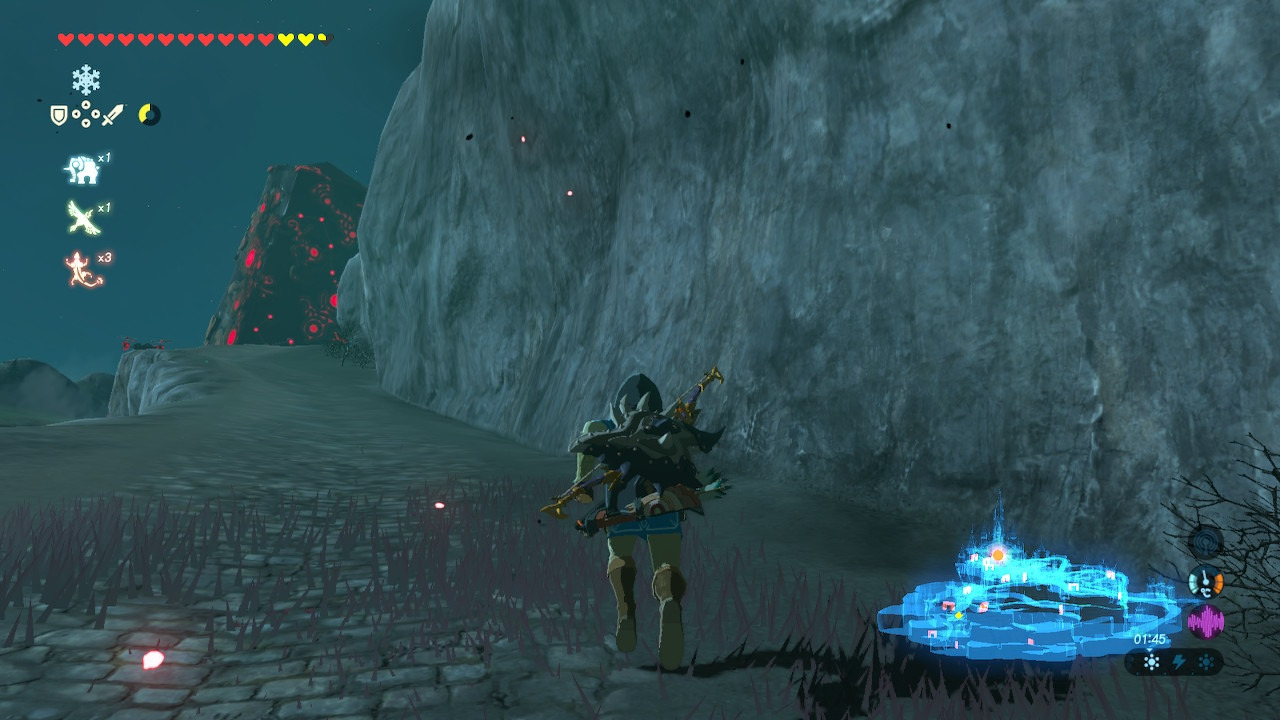
Task: Open the shield quick-select icon
Action: [x=60, y=116]
